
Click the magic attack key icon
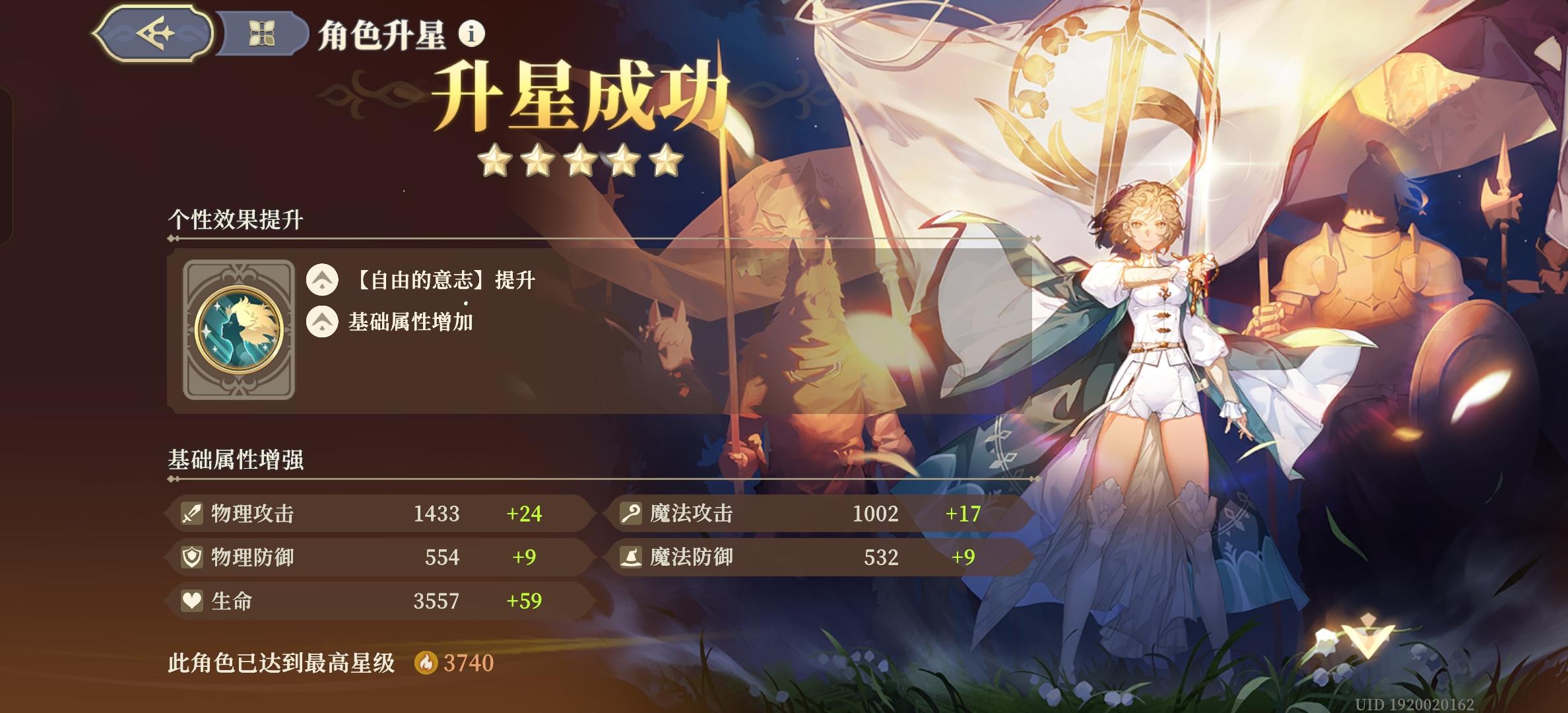click(632, 514)
